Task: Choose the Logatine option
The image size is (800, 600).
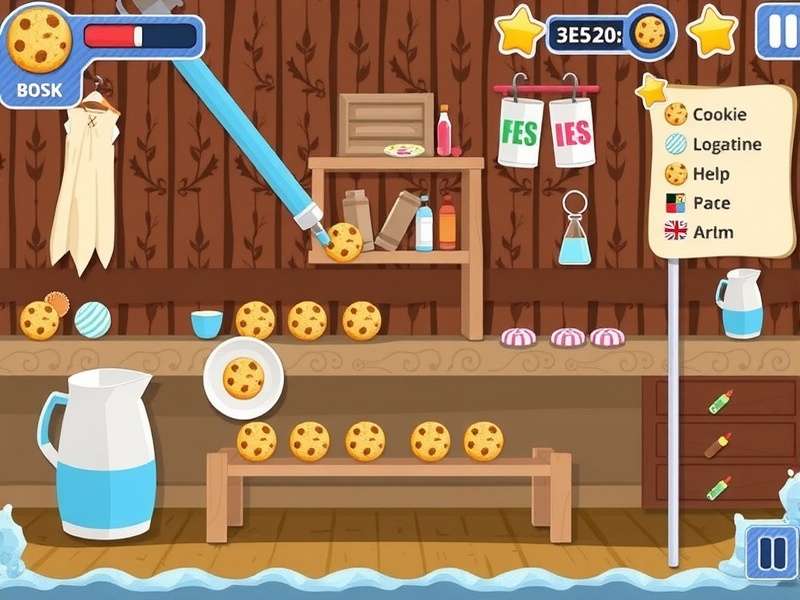Action: coord(714,144)
